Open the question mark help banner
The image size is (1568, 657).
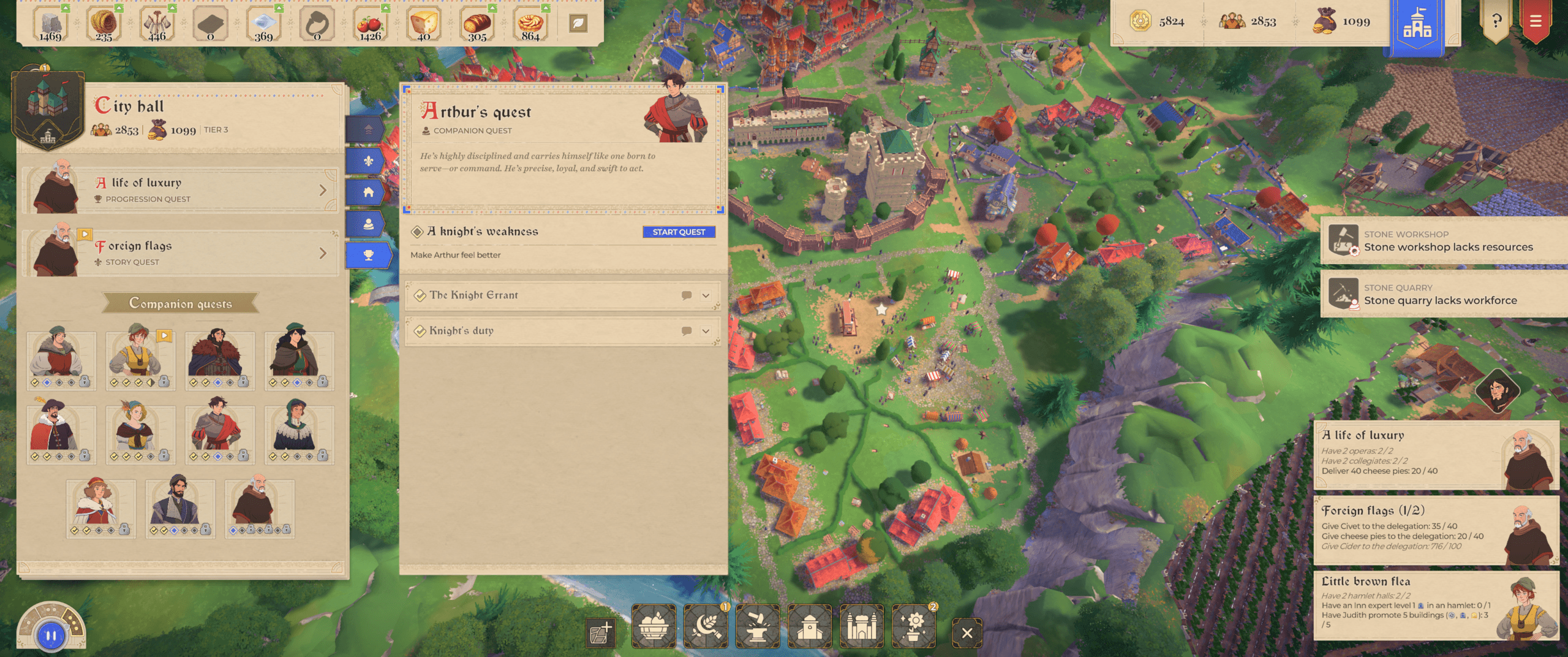coord(1496,22)
